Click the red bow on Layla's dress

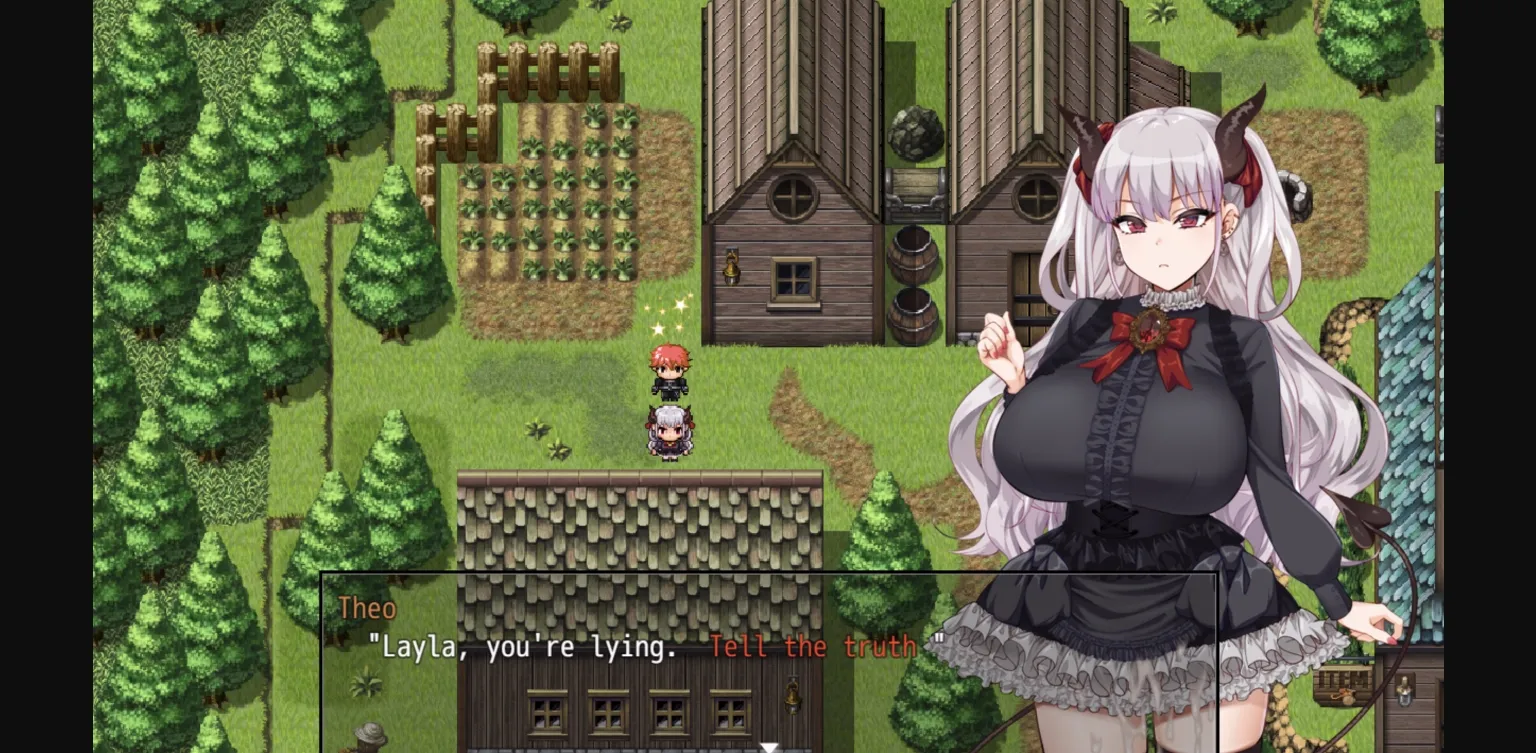(1148, 330)
